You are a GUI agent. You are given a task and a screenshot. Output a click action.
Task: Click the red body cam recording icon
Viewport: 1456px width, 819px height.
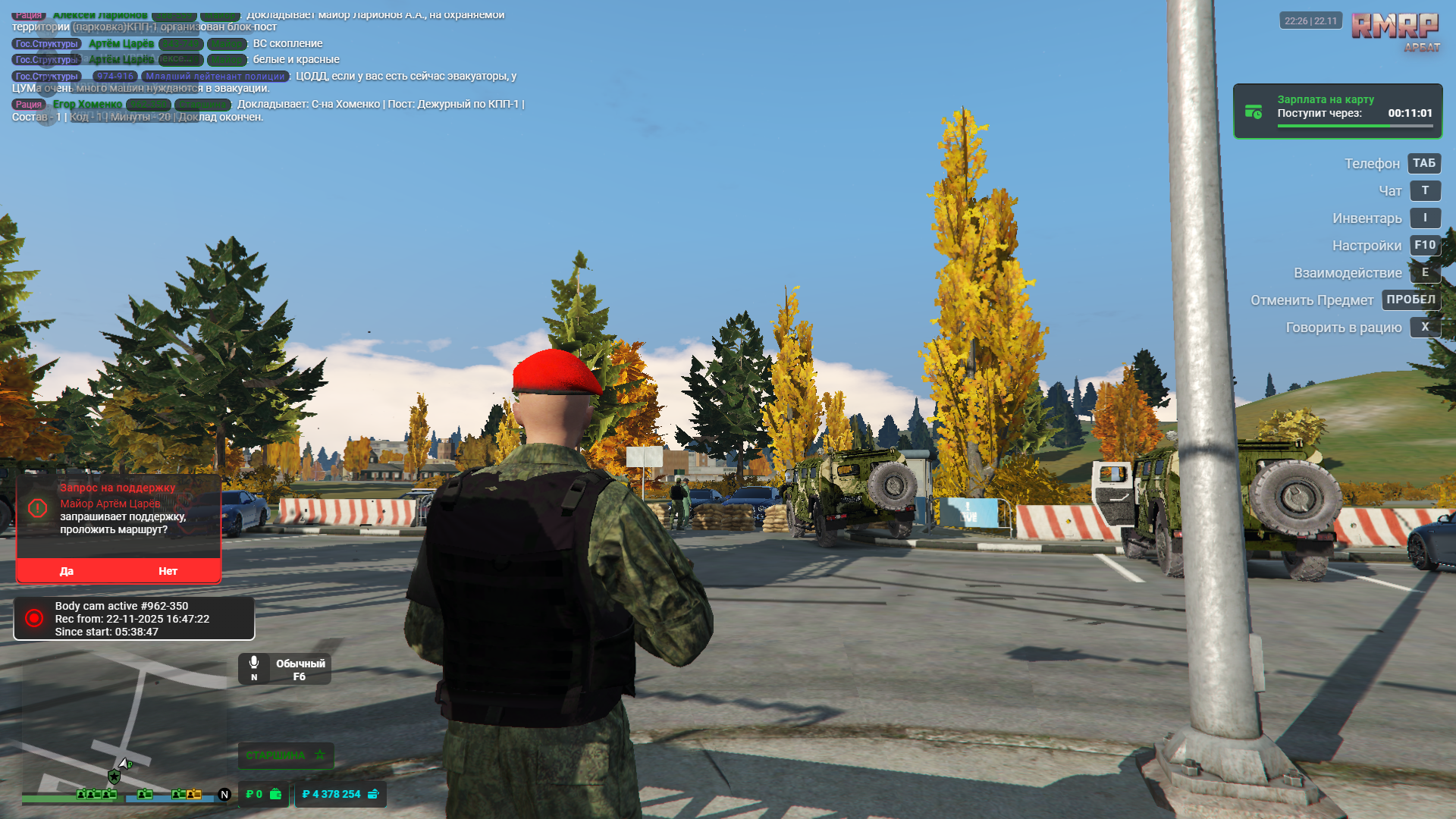pos(33,618)
